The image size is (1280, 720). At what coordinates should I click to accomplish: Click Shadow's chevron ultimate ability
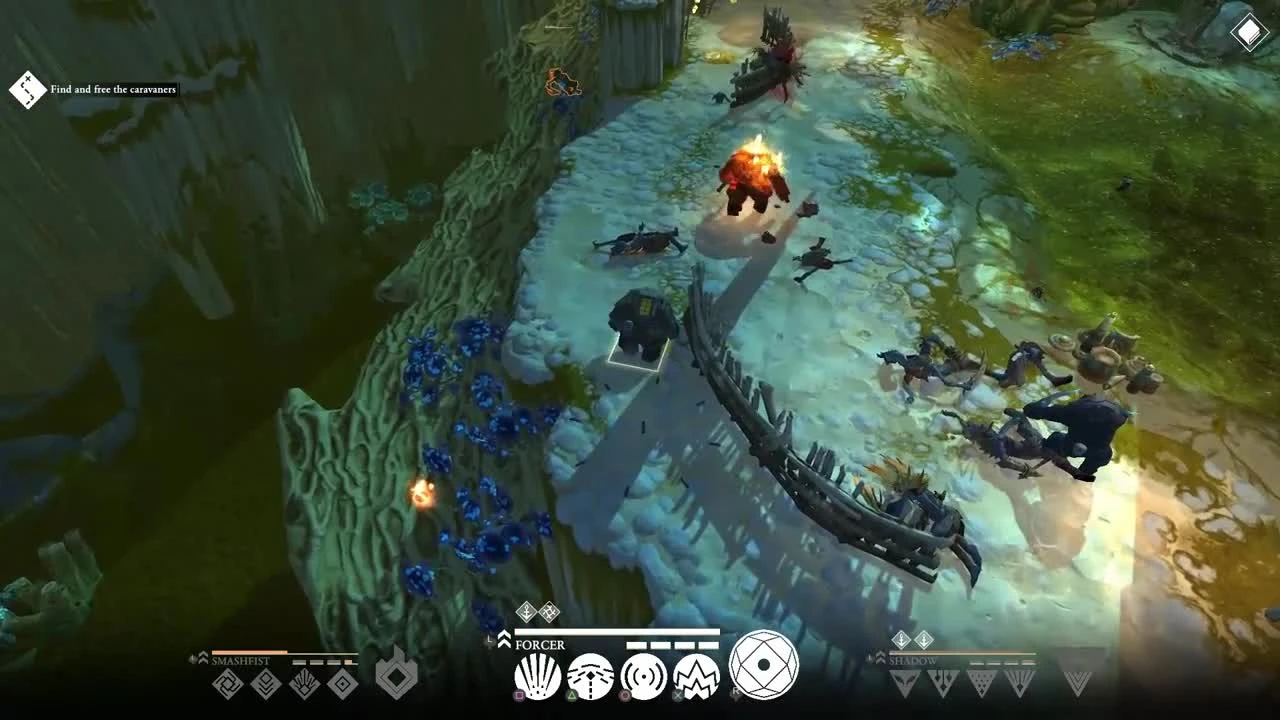(x=1077, y=683)
